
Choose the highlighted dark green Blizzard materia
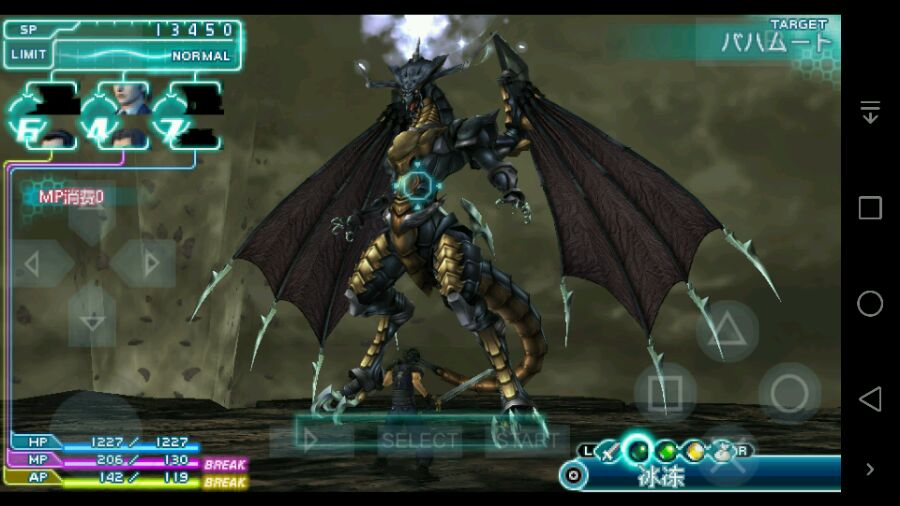(x=637, y=451)
